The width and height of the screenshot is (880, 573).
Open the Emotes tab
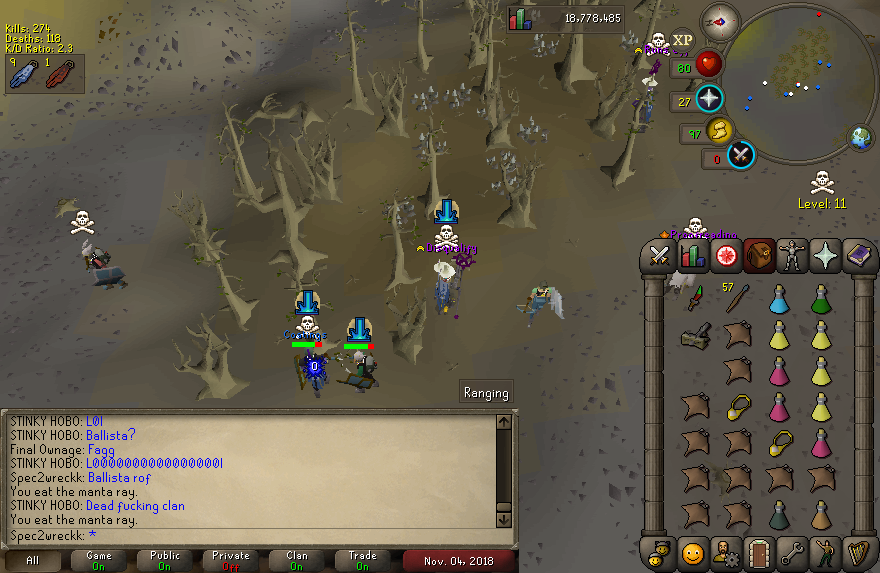[x=826, y=551]
